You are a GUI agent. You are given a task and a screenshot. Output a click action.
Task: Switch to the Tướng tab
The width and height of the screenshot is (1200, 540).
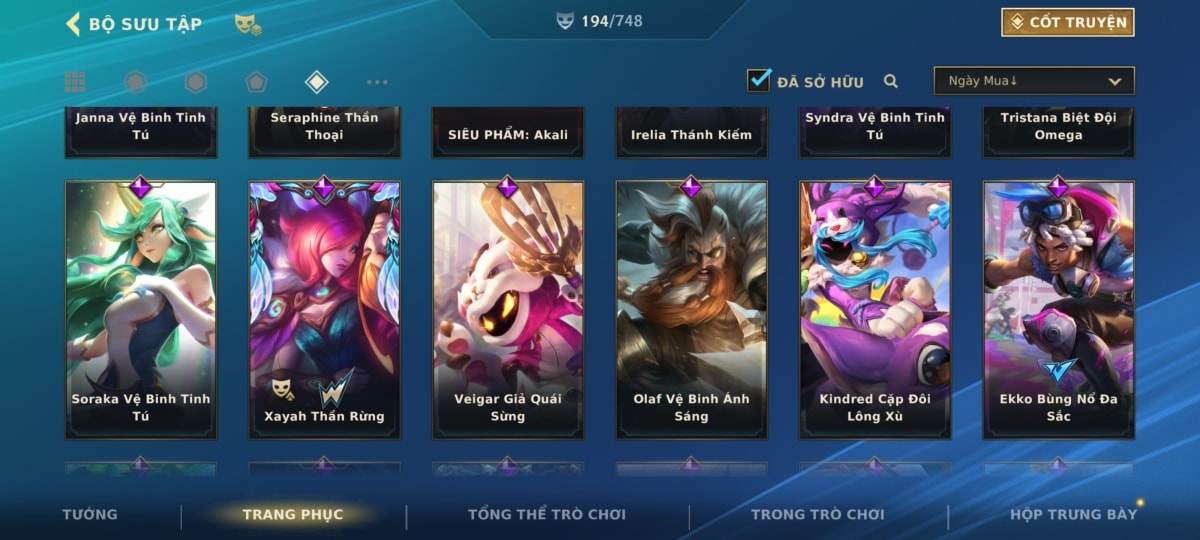pyautogui.click(x=90, y=515)
